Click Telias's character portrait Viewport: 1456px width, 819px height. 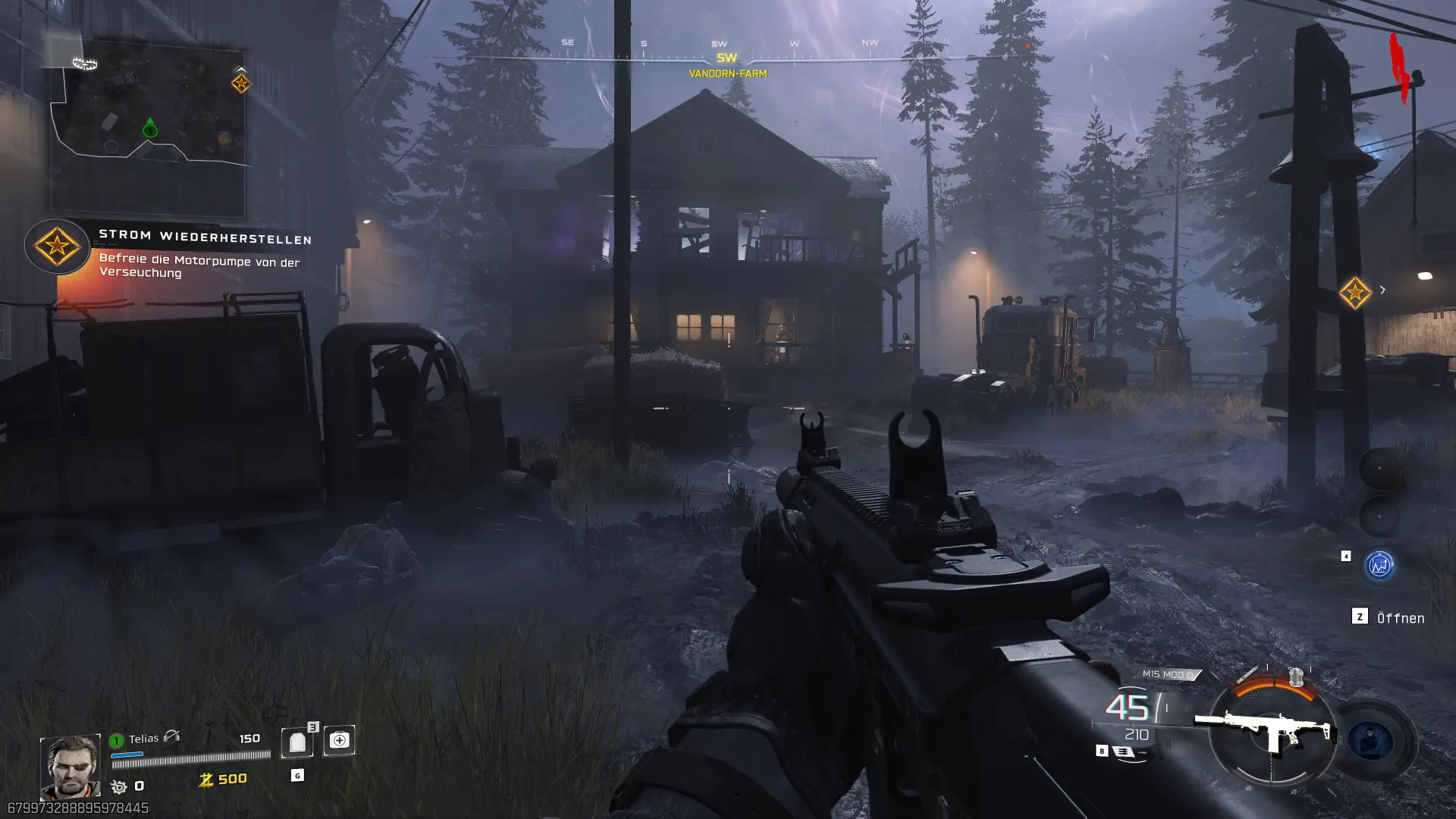(70, 766)
